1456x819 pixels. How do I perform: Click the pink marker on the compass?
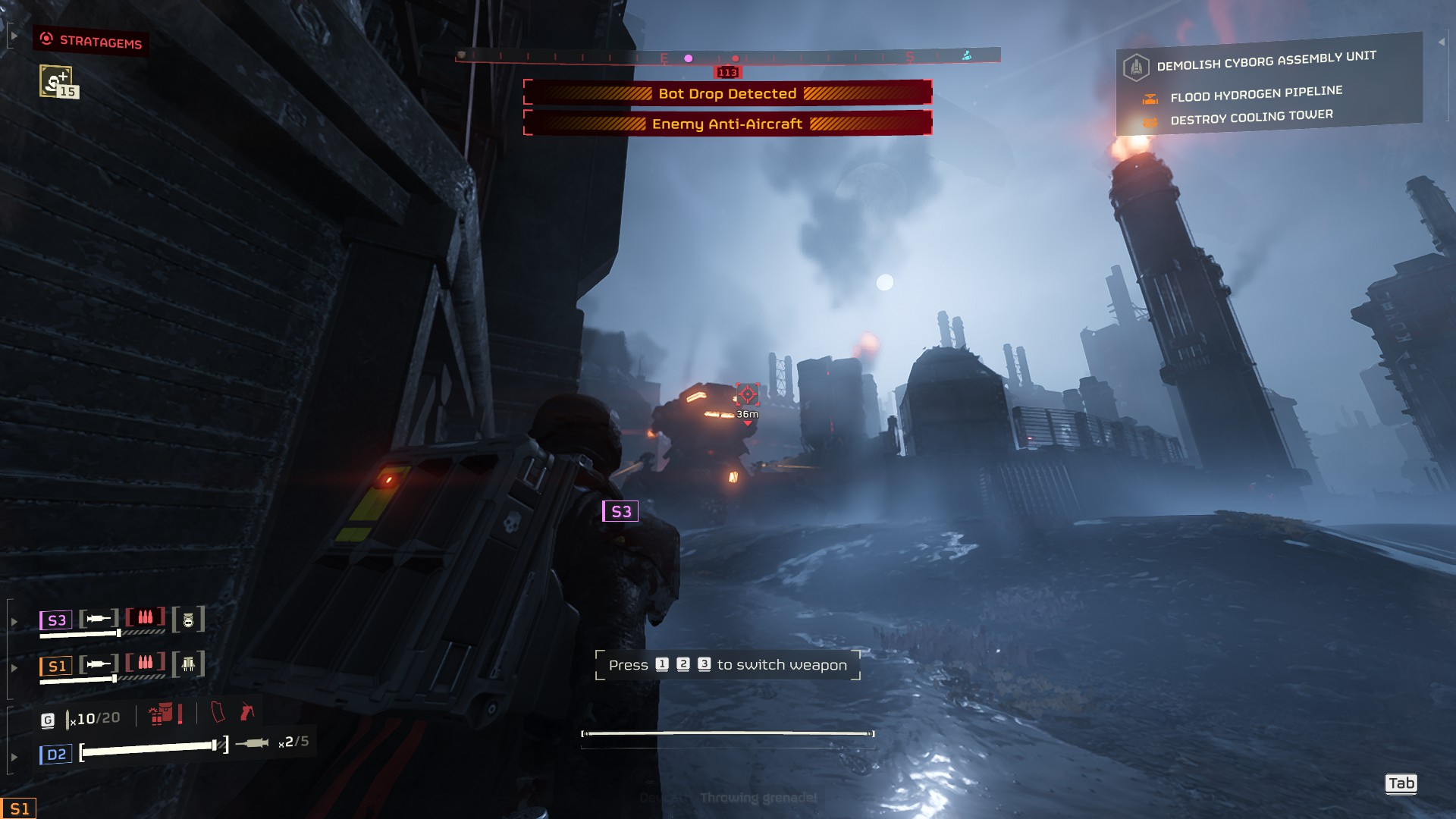[689, 58]
